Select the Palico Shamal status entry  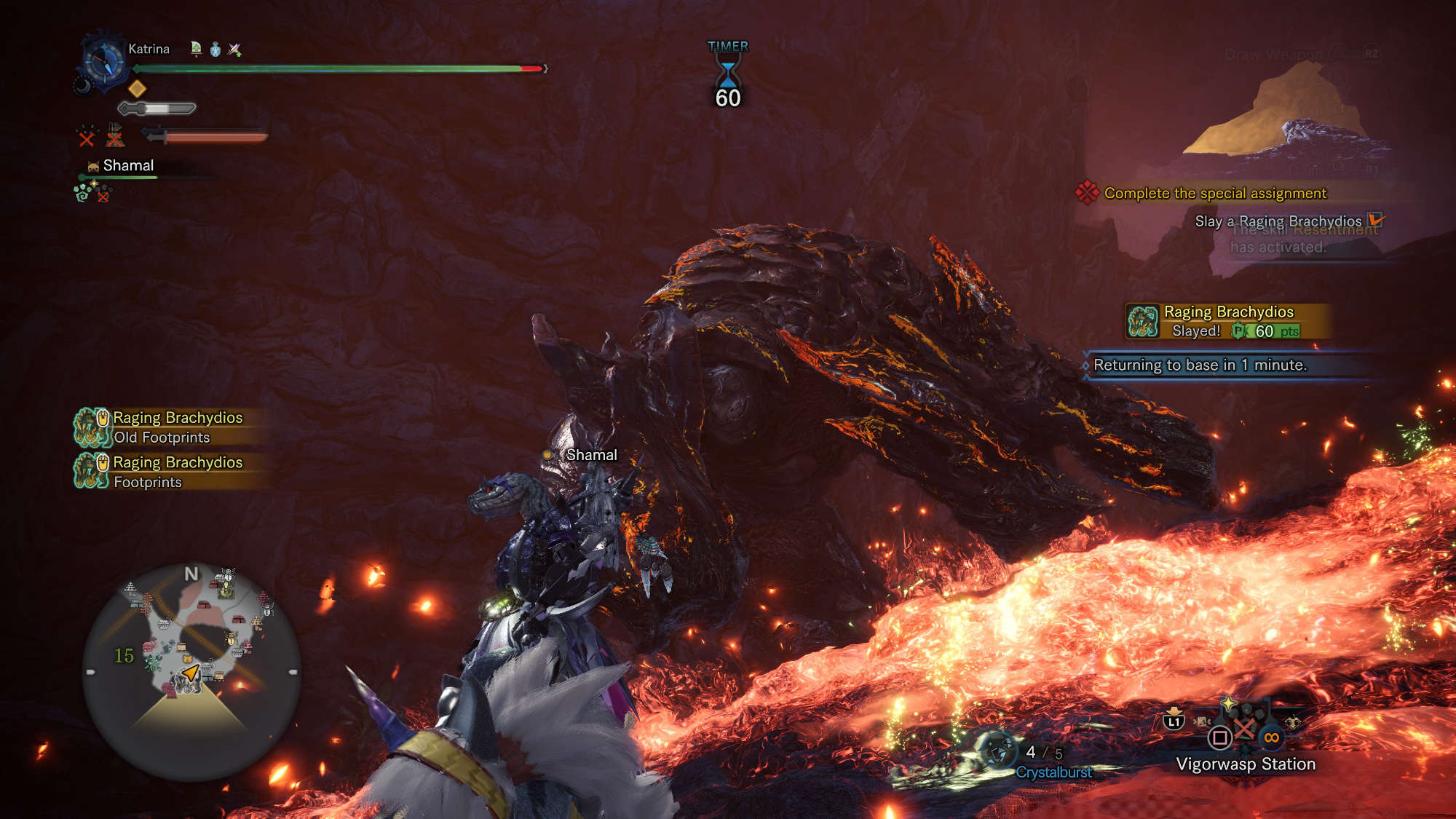(127, 166)
